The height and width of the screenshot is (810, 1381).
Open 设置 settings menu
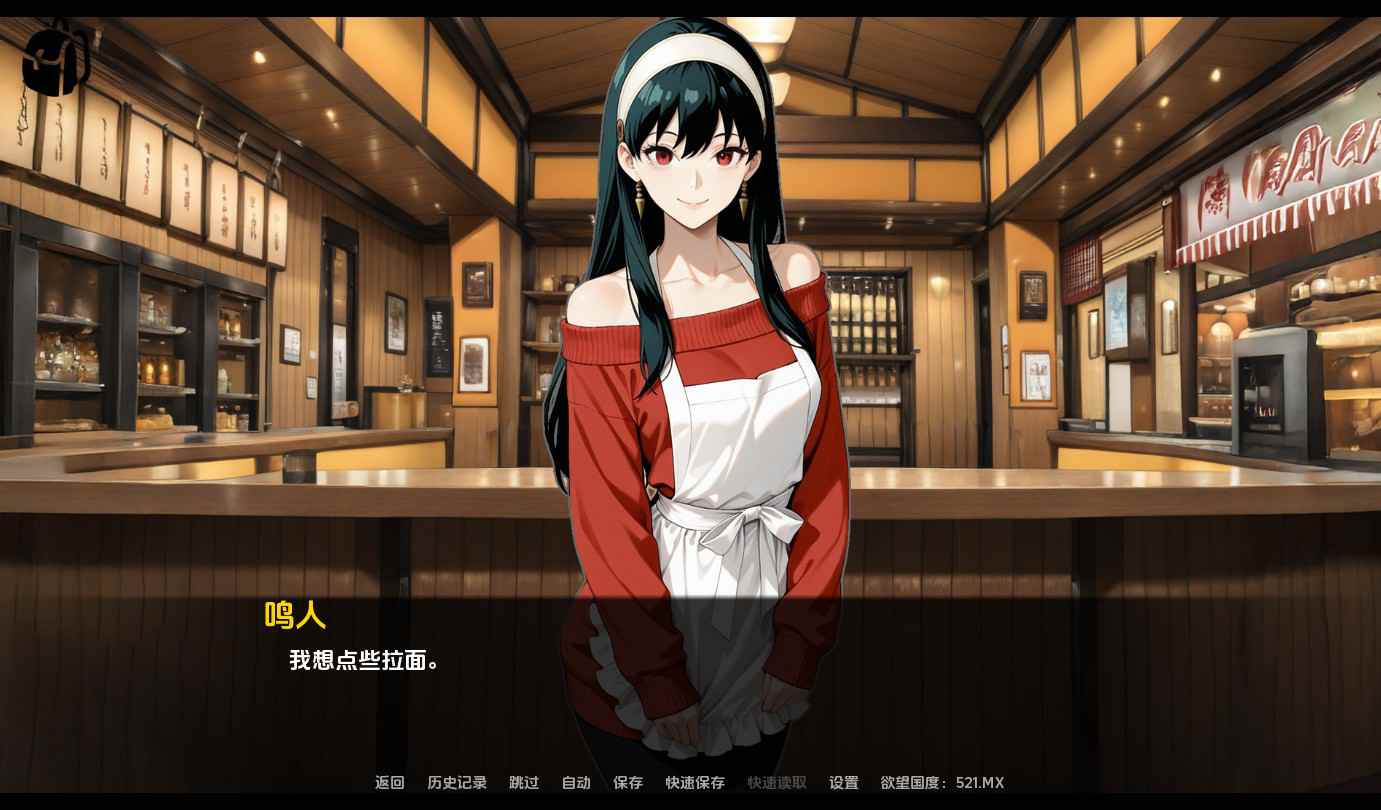click(x=844, y=783)
